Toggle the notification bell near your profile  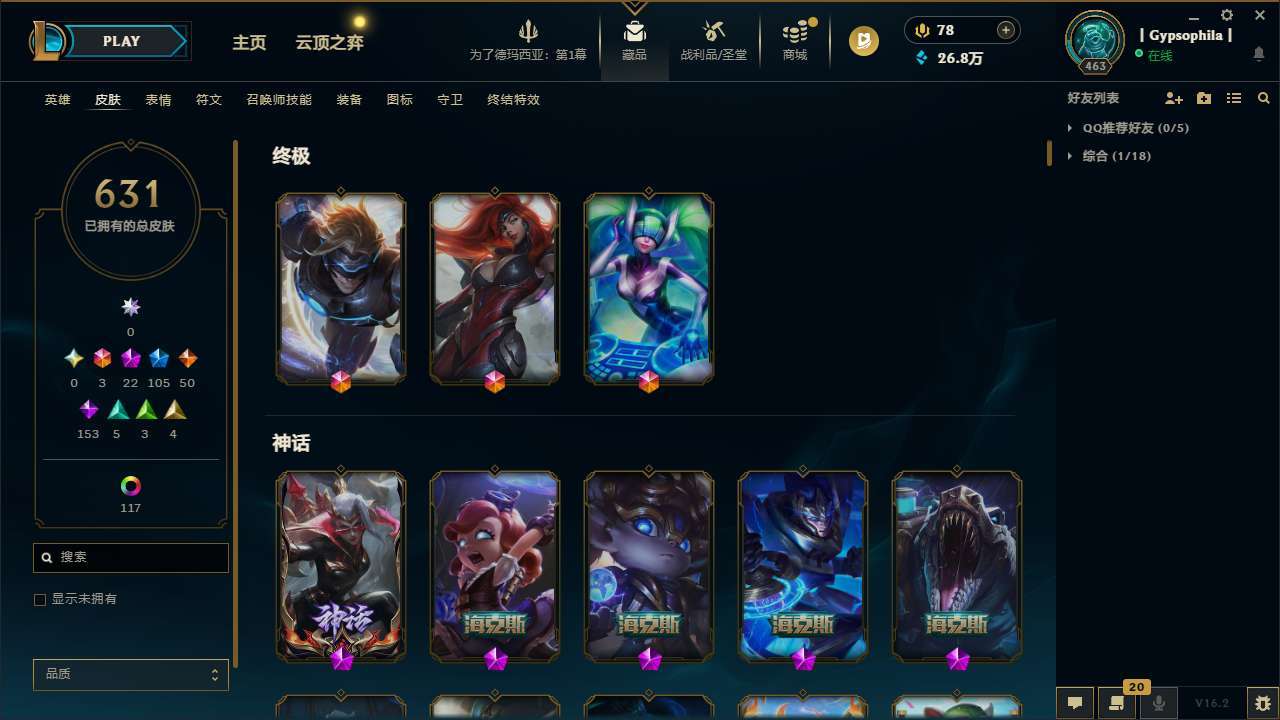click(1258, 52)
